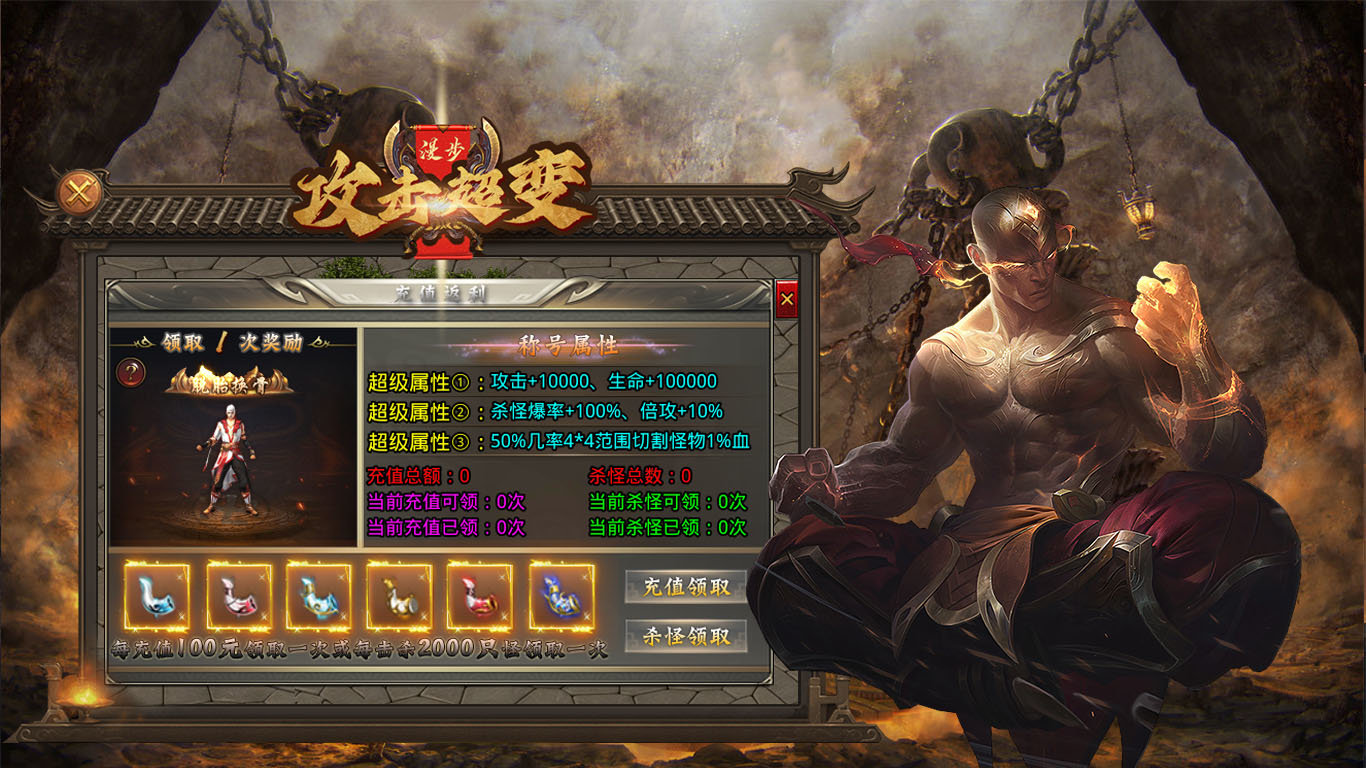
Task: Select the red horn reward slot
Action: pos(480,597)
